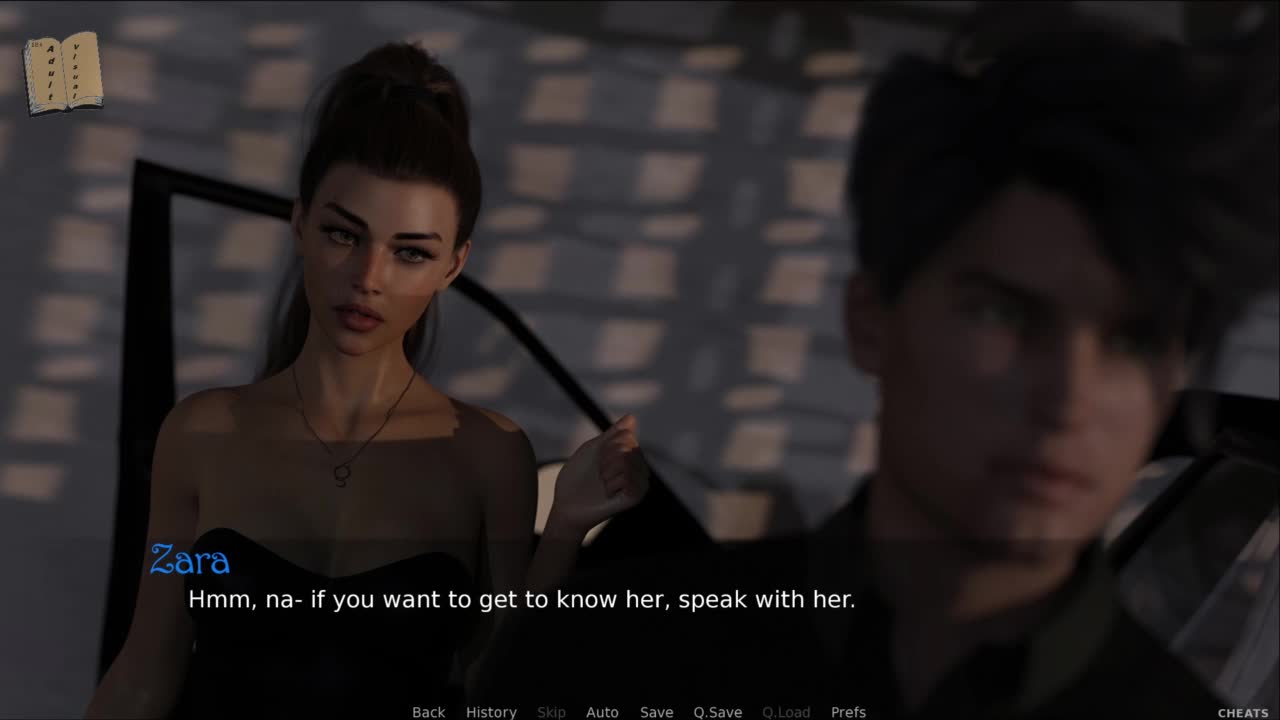Open the Save game screen

point(656,712)
